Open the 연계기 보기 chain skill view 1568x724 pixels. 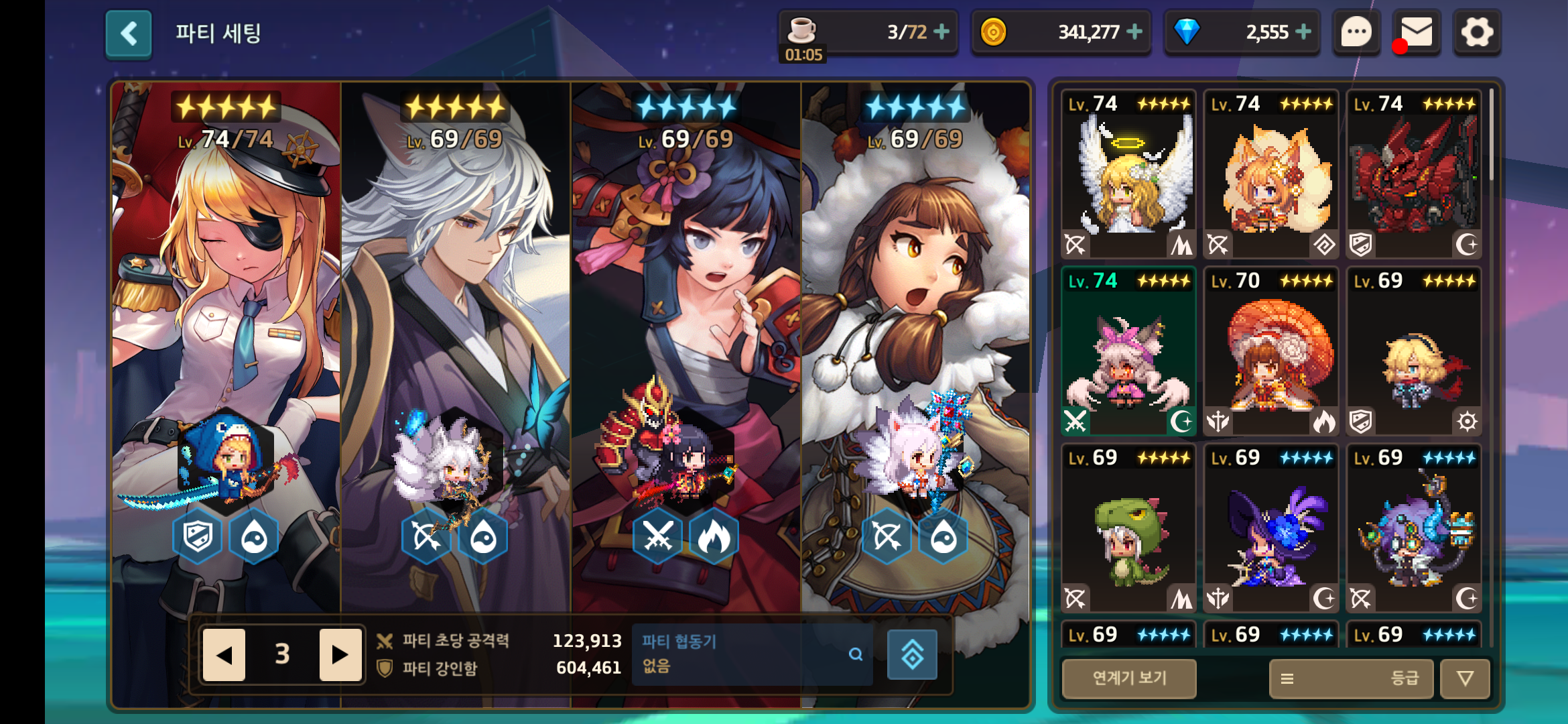point(1129,678)
